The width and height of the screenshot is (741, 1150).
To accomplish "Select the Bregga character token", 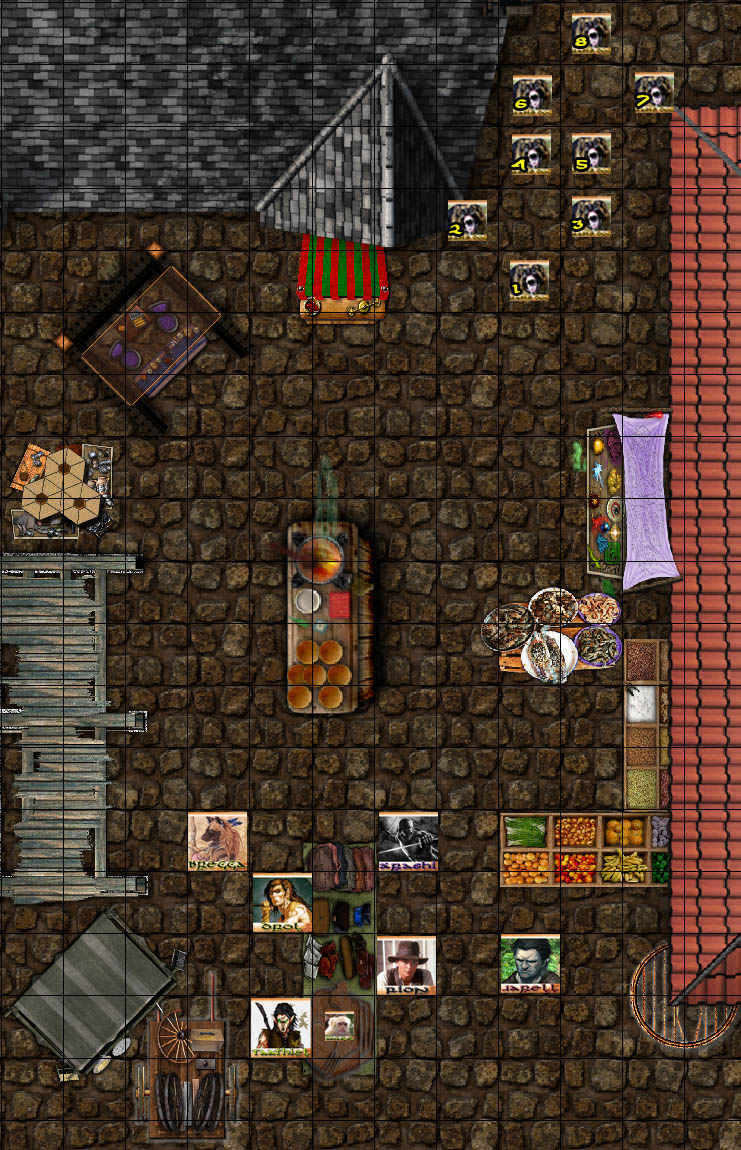I will tap(218, 841).
